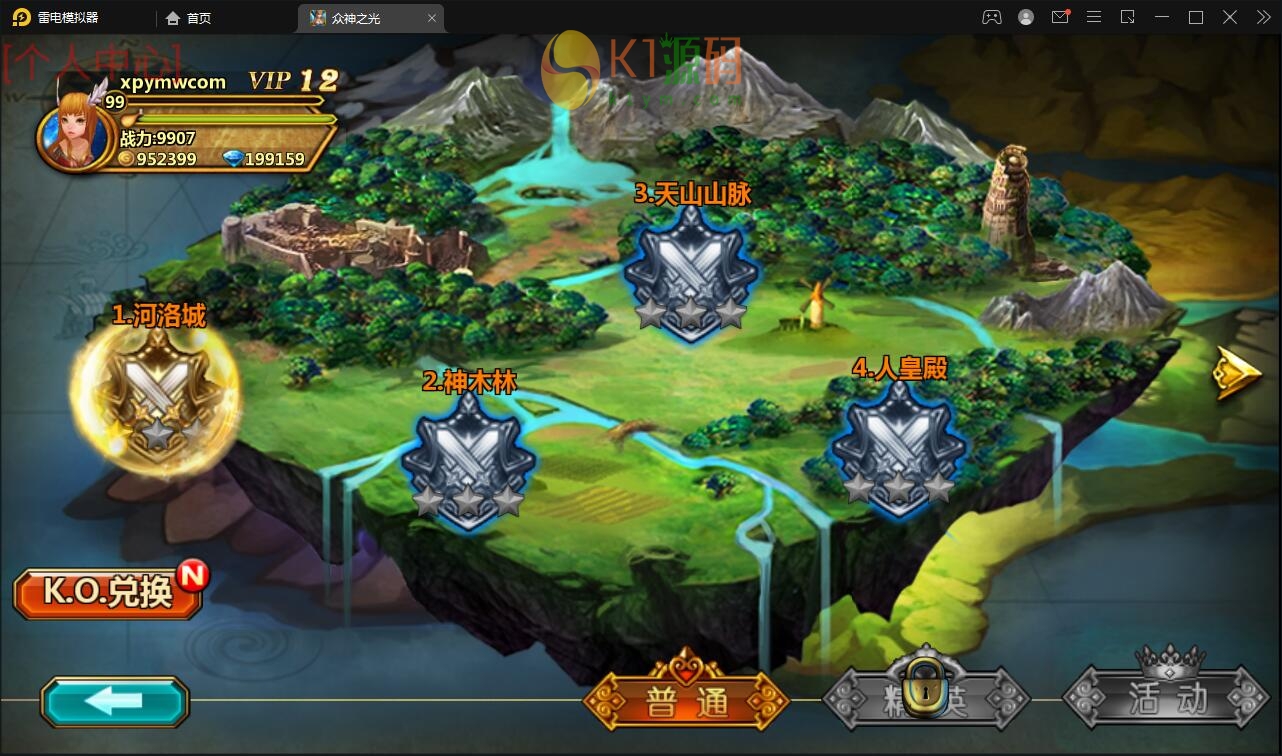Image resolution: width=1282 pixels, height=756 pixels.
Task: Click the VIP 12 badge
Action: [293, 81]
